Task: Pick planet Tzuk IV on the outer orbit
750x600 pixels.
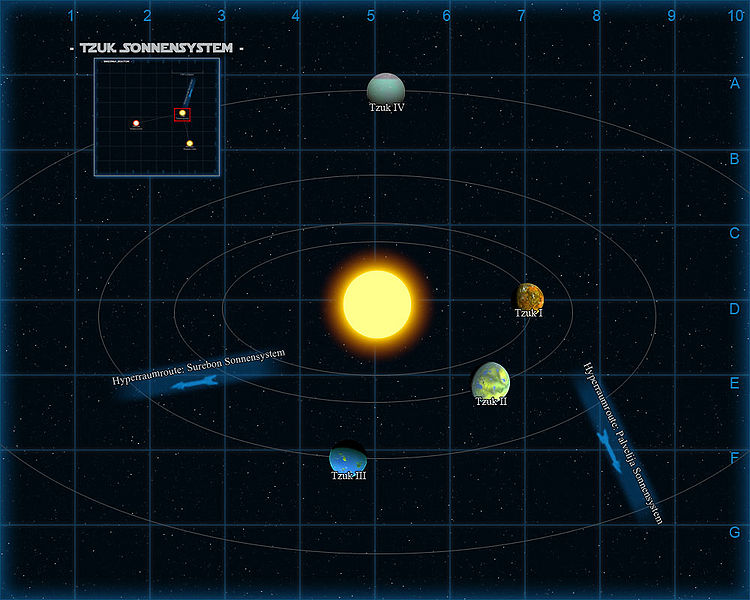Action: (x=385, y=88)
